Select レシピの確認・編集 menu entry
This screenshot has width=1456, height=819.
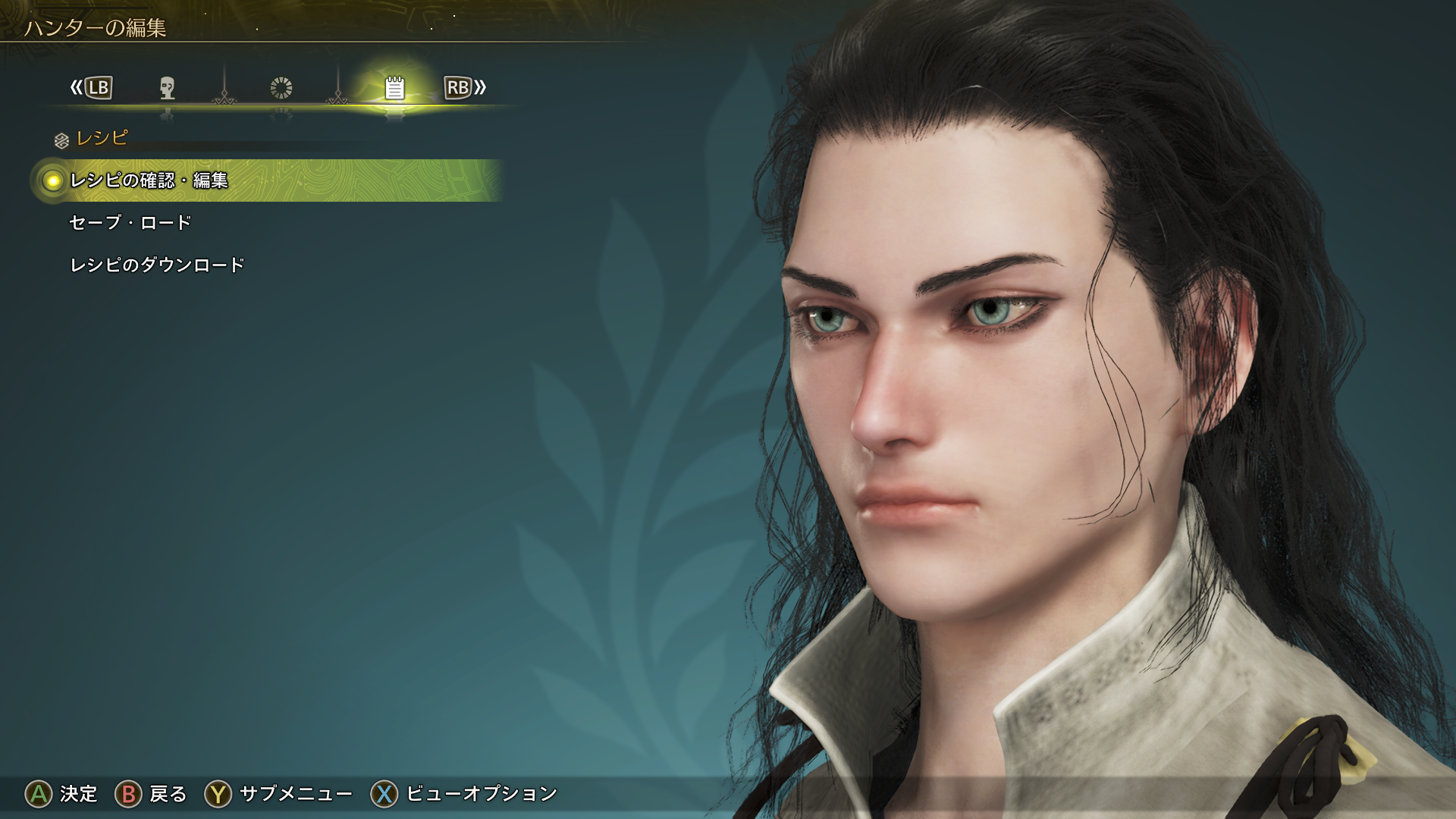[x=149, y=180]
